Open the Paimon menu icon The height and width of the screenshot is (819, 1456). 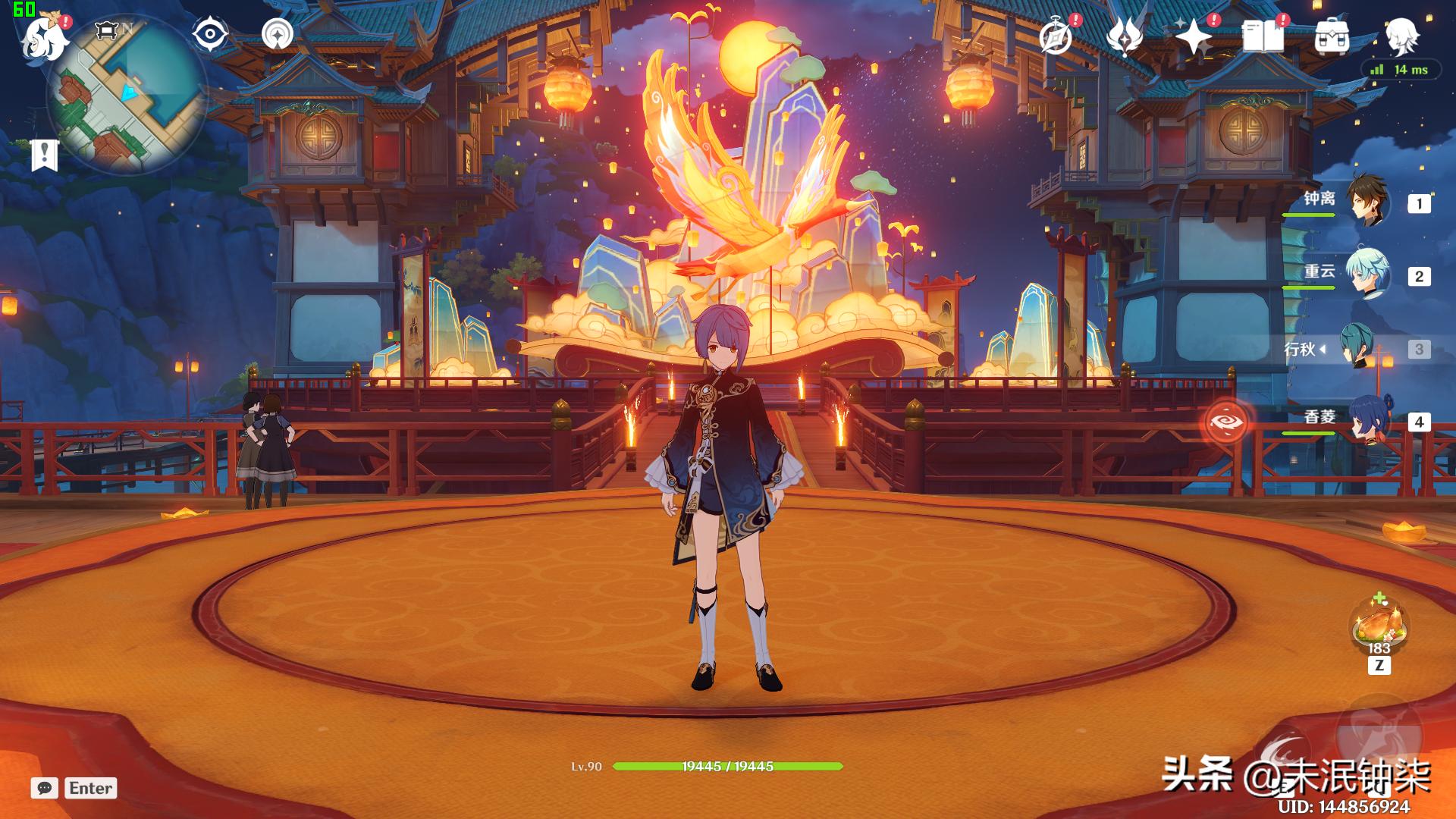(x=42, y=36)
